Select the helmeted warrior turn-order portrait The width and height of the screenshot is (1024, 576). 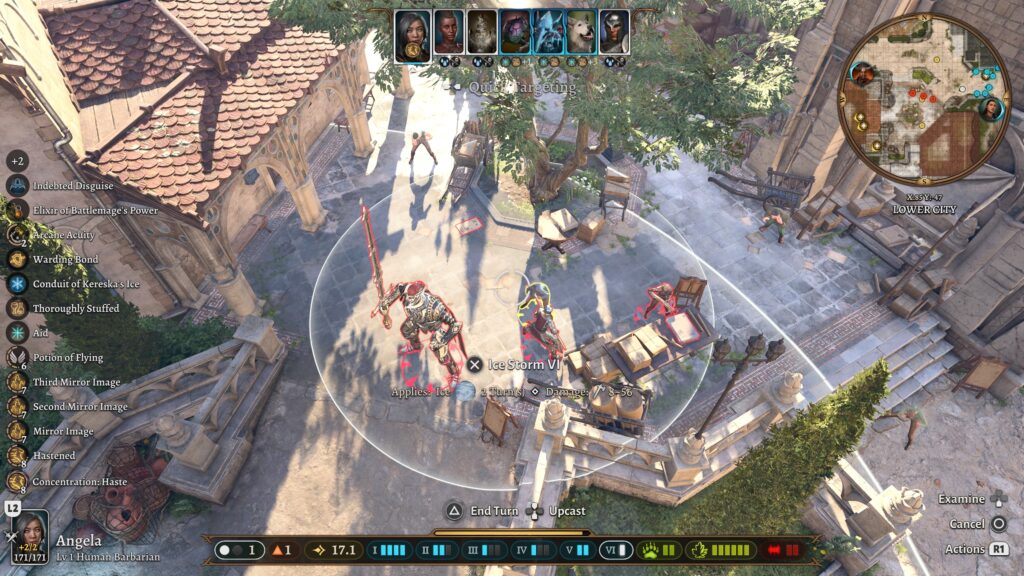(613, 33)
